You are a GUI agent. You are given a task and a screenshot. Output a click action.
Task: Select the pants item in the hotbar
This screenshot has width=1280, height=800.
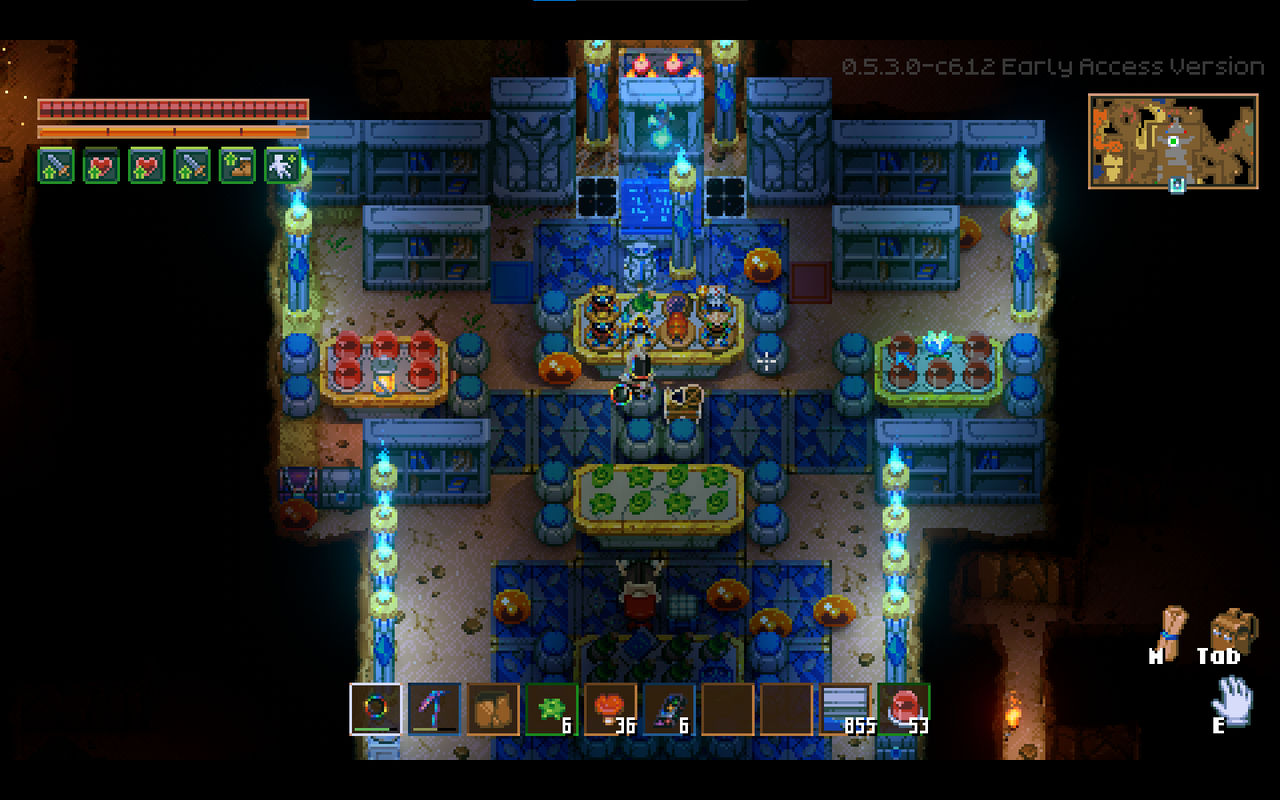(x=492, y=710)
